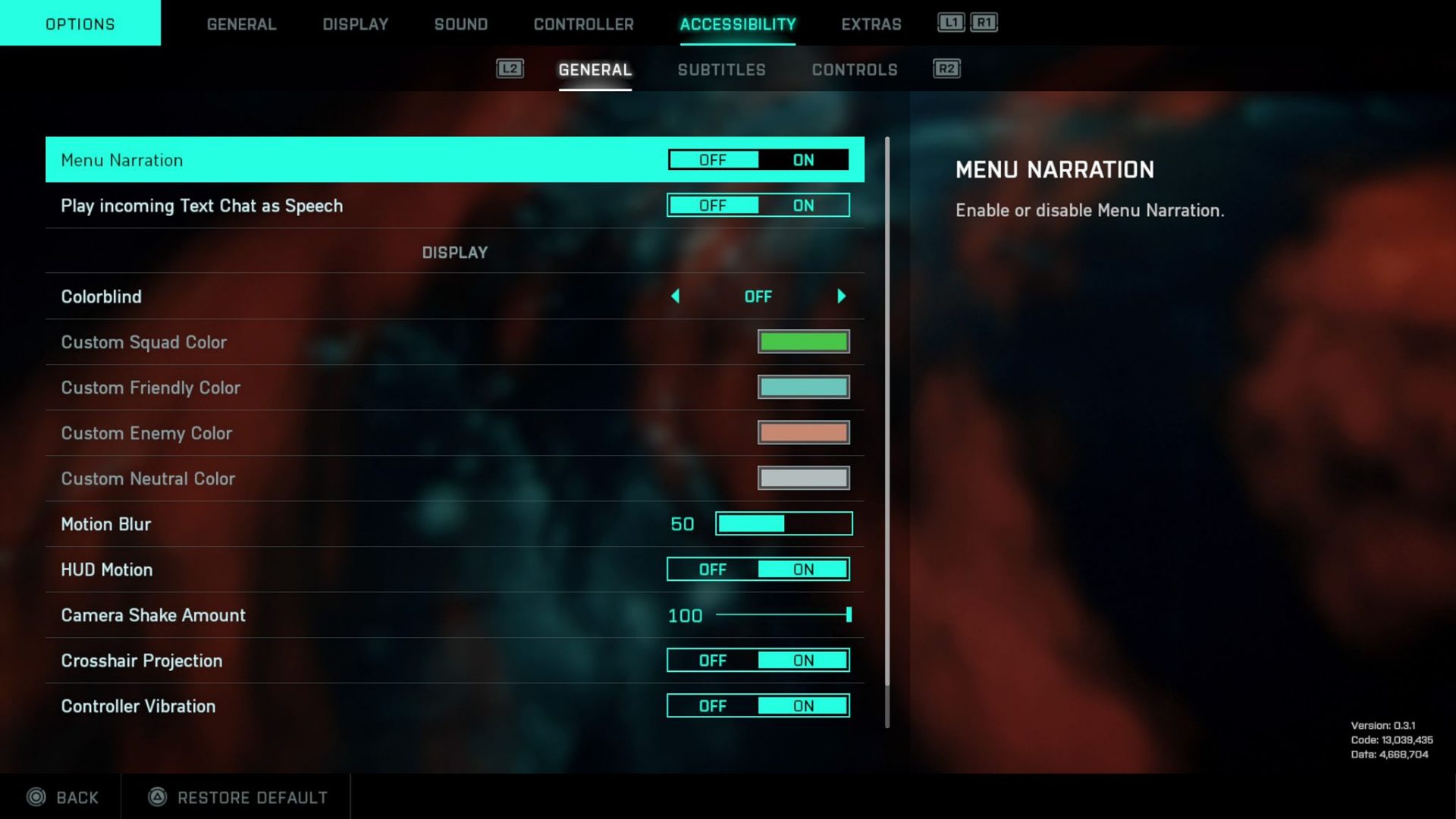Open the Extras options tab
This screenshot has height=819, width=1456.
pyautogui.click(x=871, y=24)
